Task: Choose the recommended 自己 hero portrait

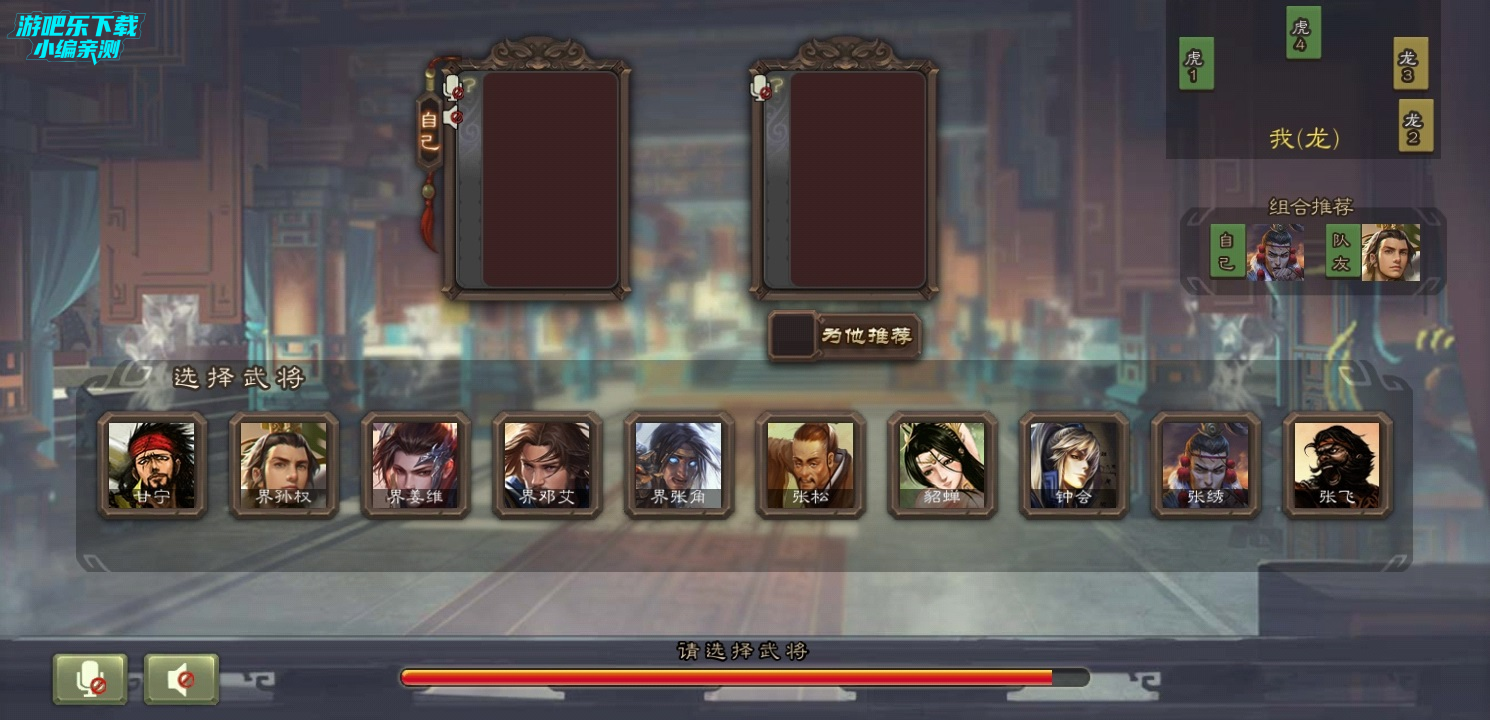Action: tap(1276, 252)
